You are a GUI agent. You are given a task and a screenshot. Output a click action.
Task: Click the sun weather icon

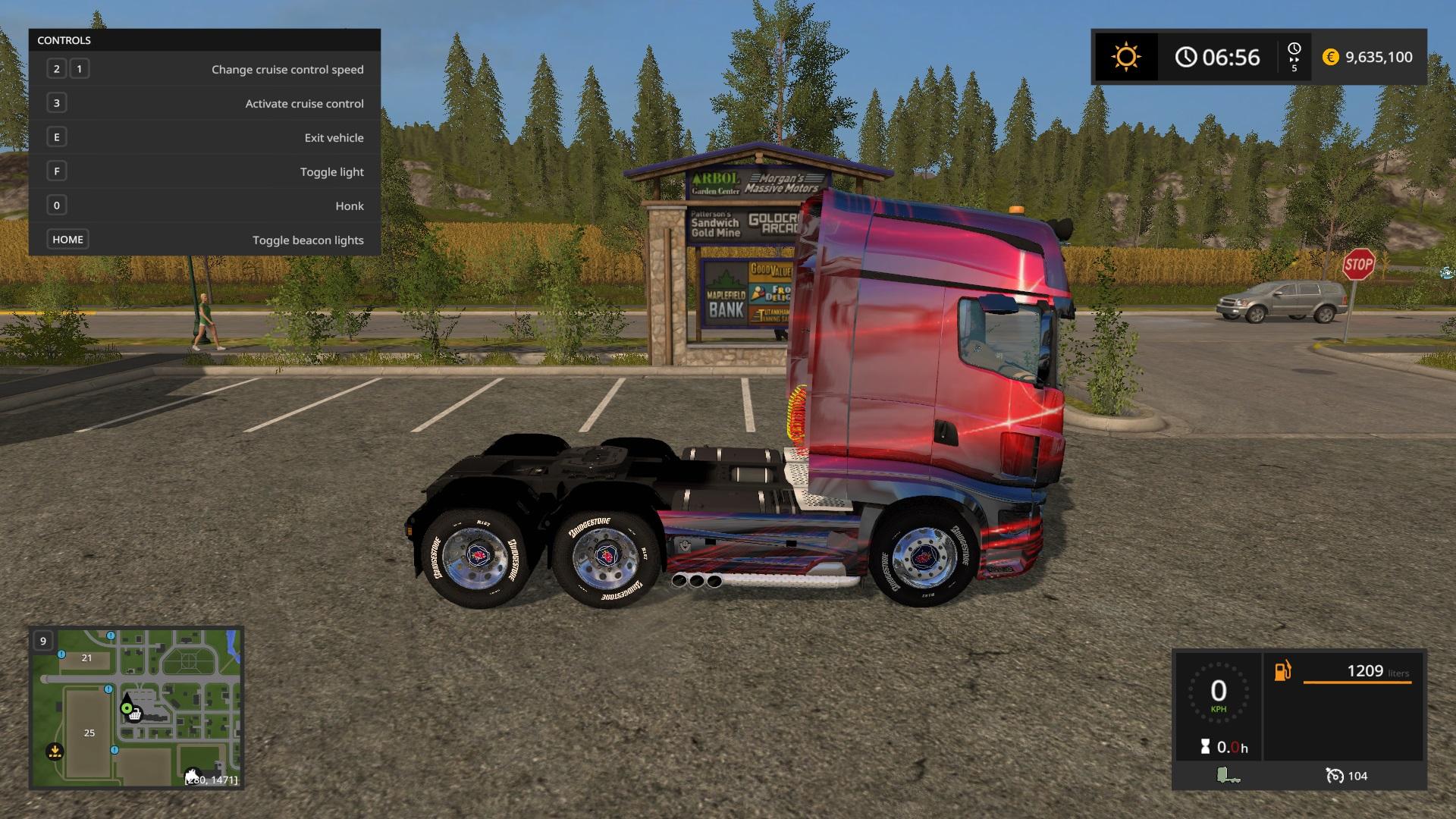(1125, 57)
